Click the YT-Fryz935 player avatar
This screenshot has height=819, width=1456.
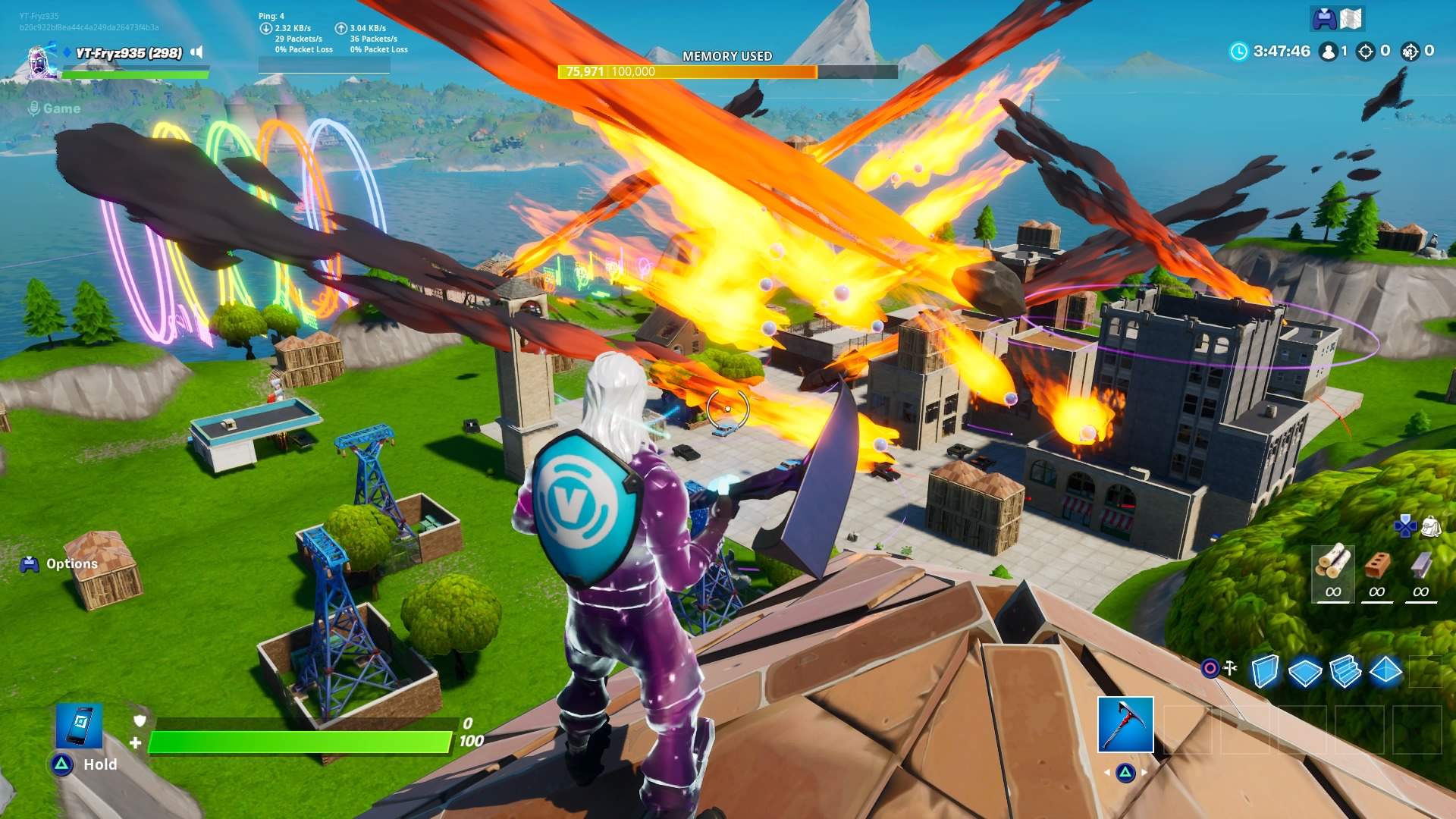pyautogui.click(x=42, y=61)
